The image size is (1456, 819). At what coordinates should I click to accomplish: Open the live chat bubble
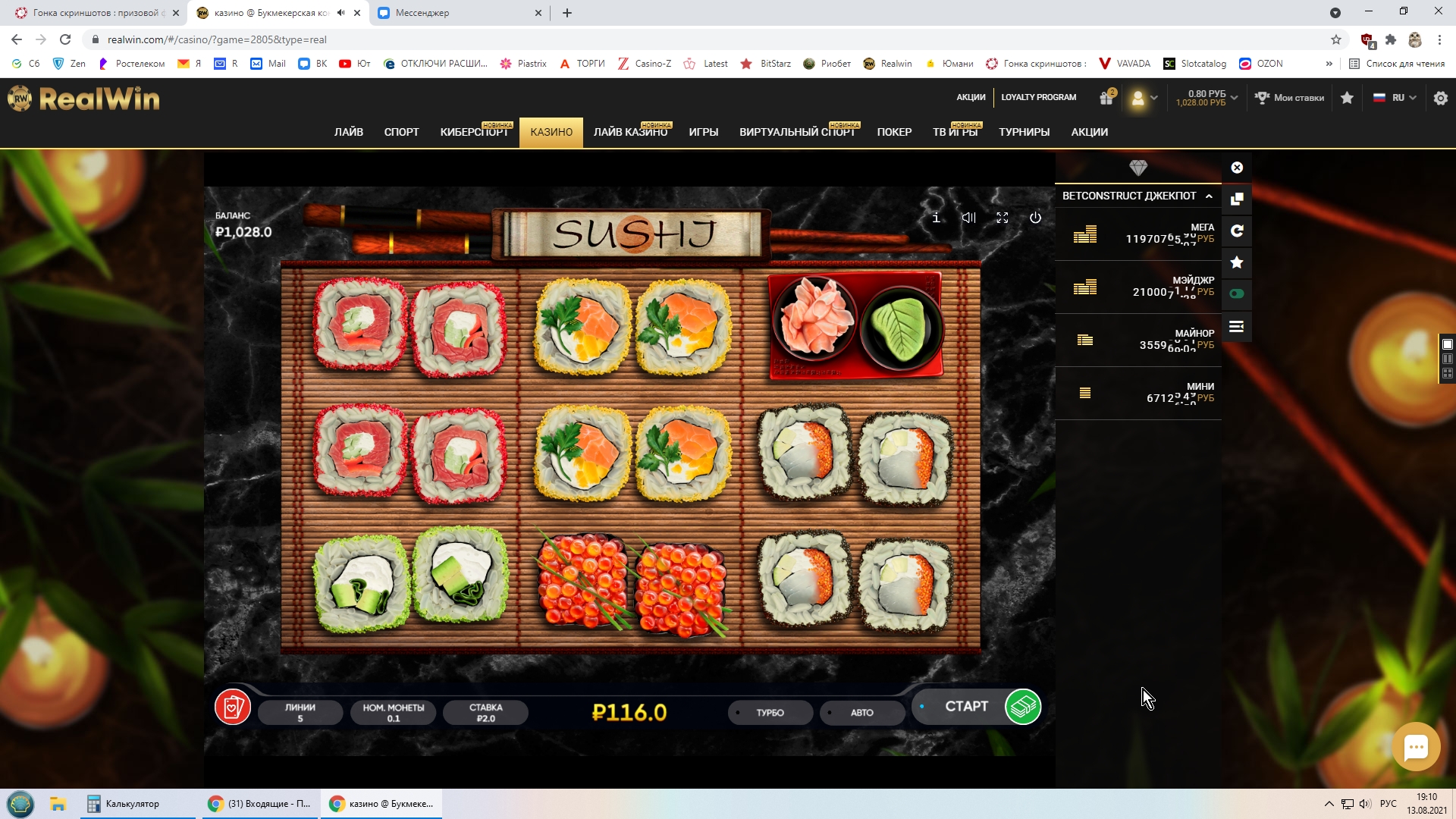click(x=1415, y=747)
